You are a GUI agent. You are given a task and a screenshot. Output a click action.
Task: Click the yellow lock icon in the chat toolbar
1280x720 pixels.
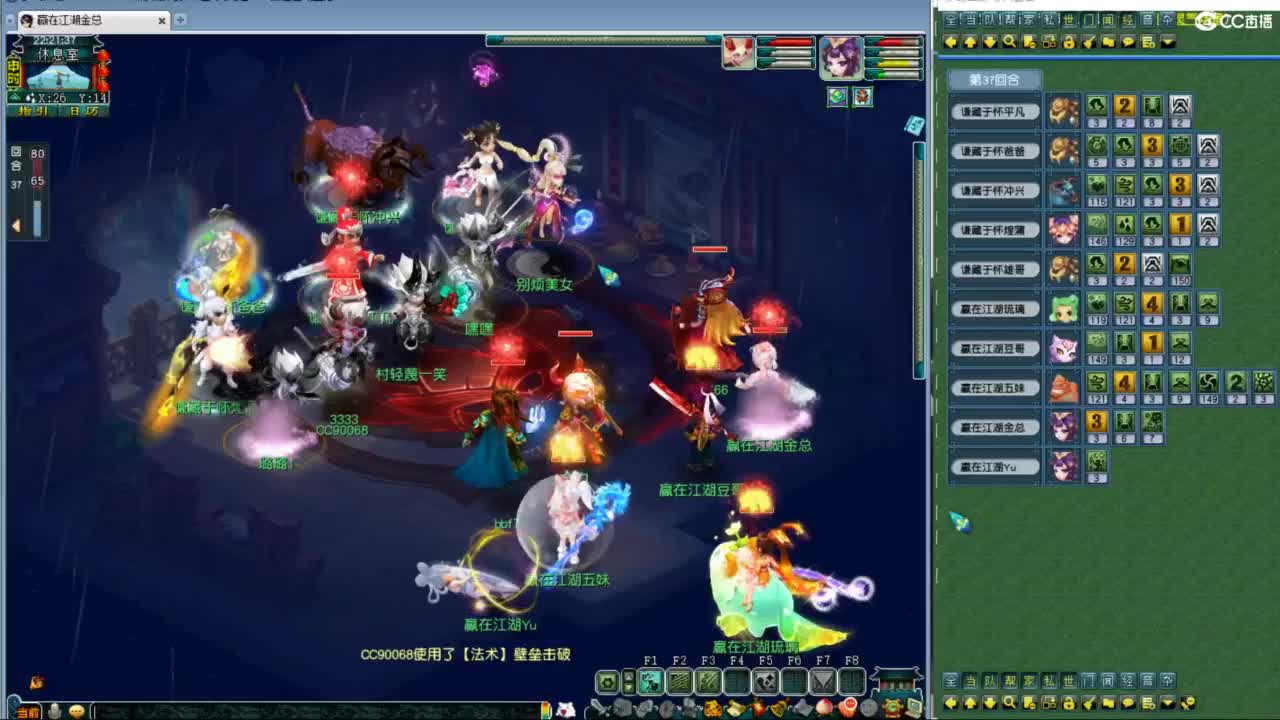coord(1069,41)
